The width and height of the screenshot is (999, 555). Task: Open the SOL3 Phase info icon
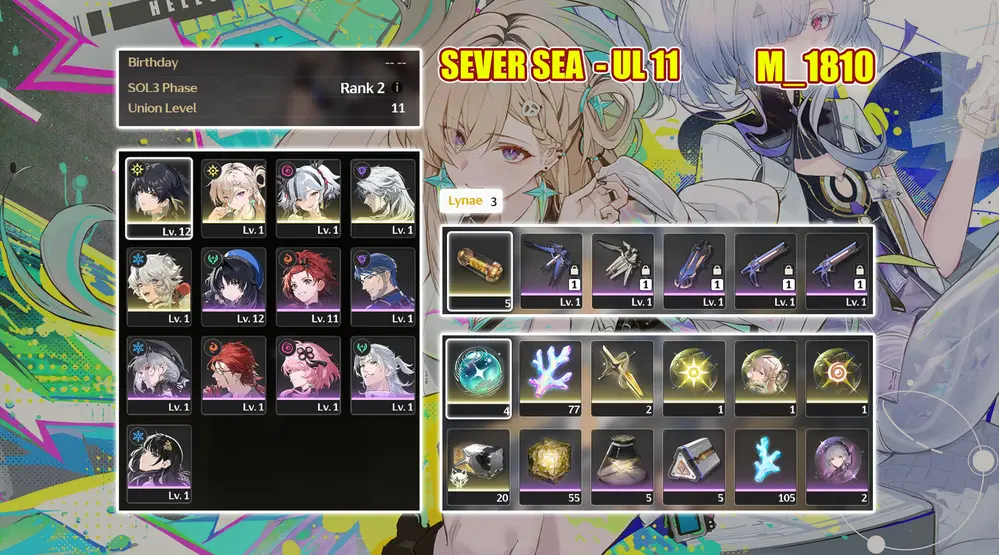(x=397, y=88)
